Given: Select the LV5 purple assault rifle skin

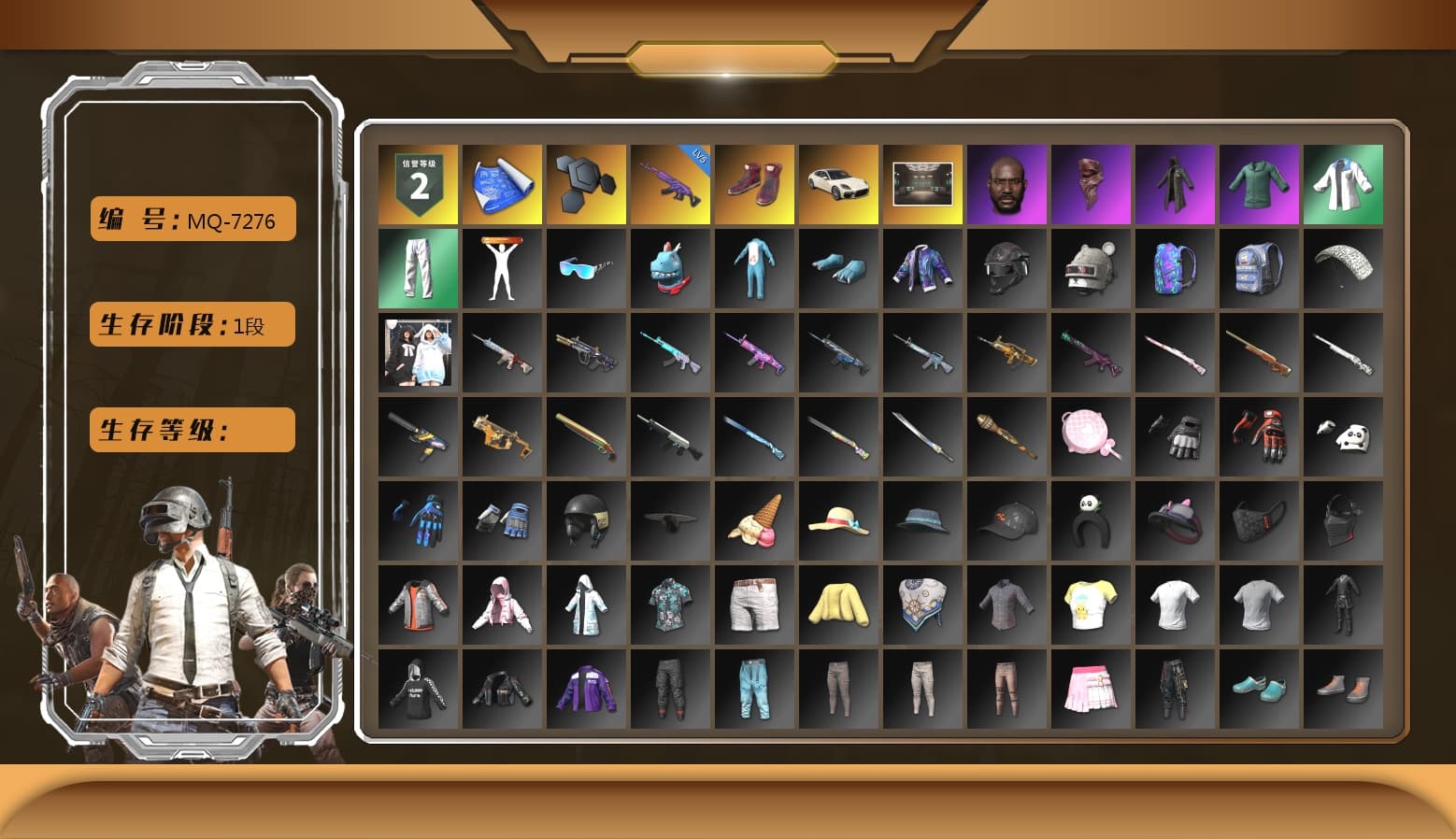Looking at the screenshot, I should click(x=670, y=184).
